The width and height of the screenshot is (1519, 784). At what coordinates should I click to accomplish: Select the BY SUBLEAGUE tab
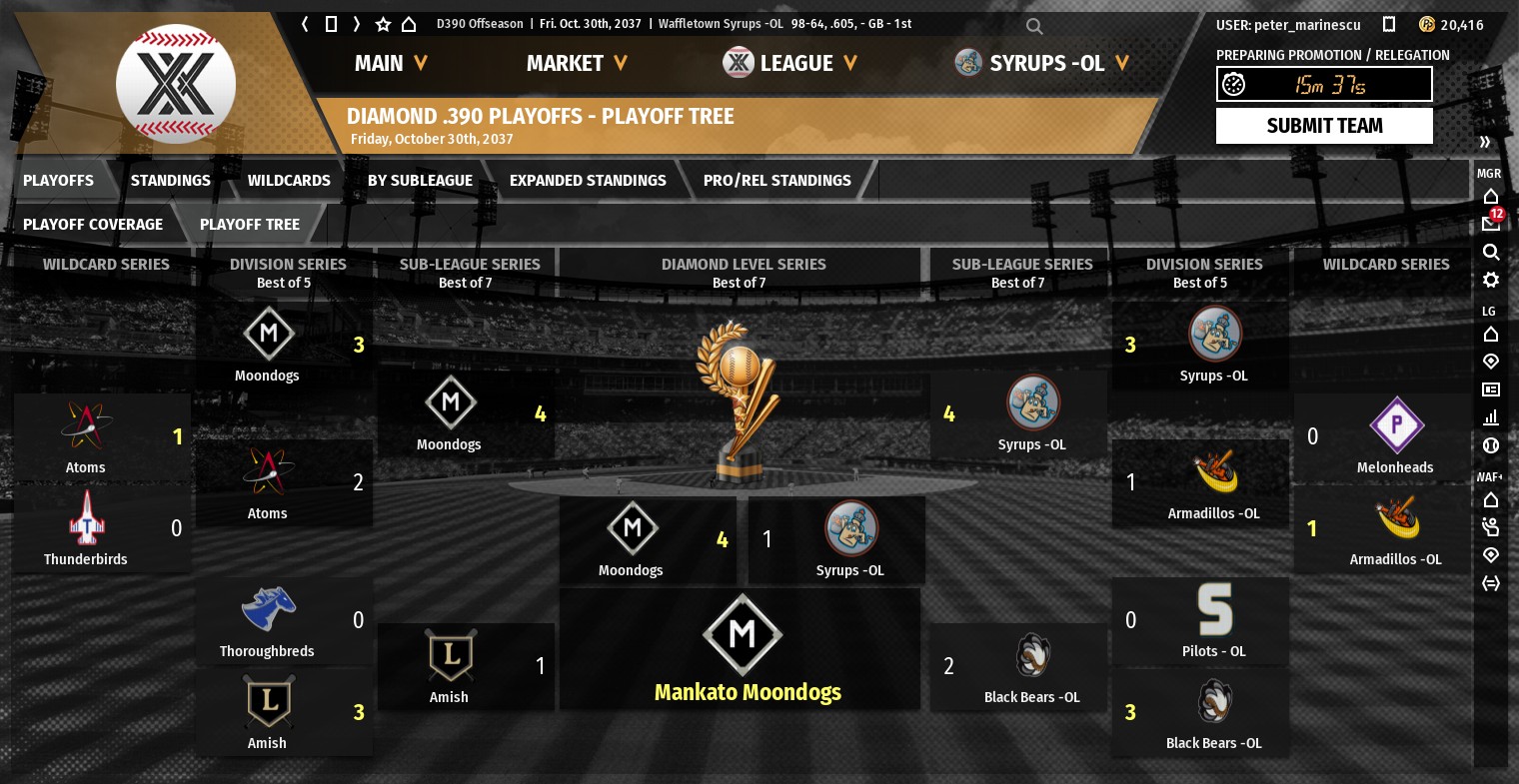point(420,181)
